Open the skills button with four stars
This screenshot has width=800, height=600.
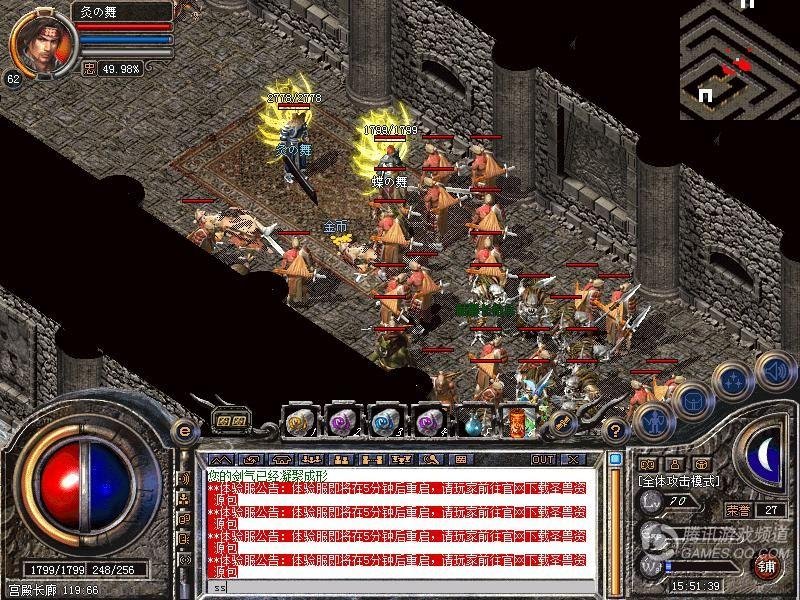(x=734, y=379)
